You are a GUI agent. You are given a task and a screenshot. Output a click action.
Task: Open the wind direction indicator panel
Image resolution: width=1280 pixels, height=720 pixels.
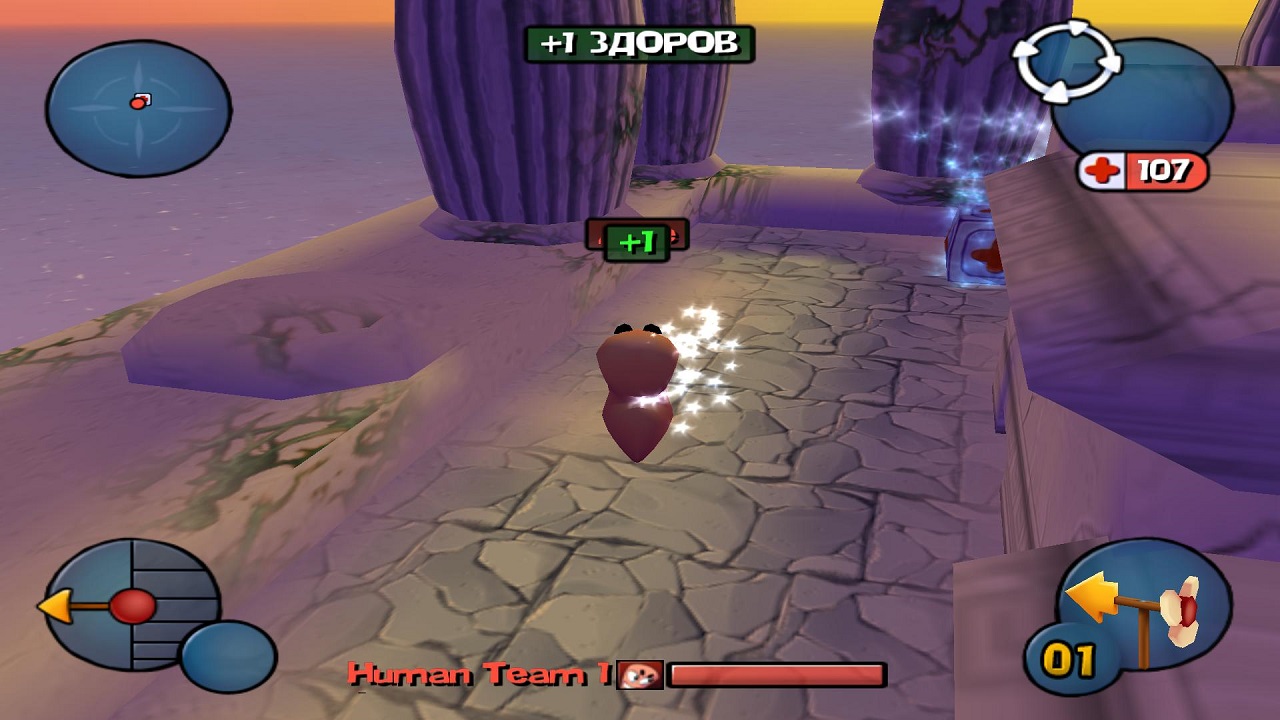click(x=130, y=605)
